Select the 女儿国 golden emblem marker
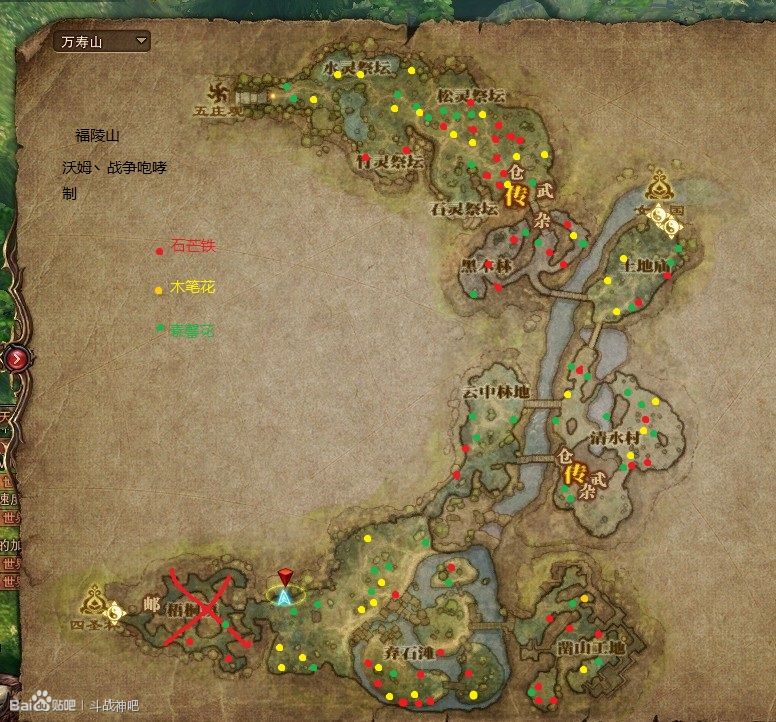This screenshot has width=776, height=722. click(660, 187)
